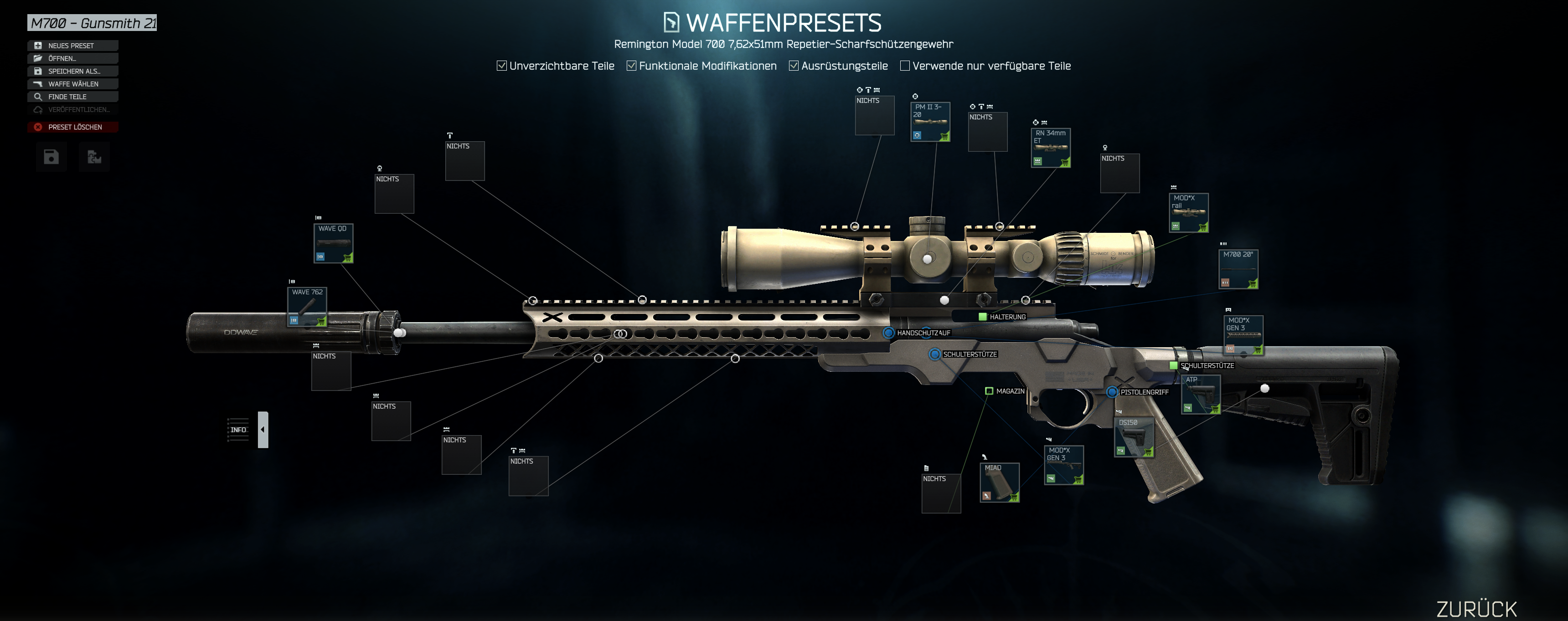Toggle Funktionale Modifikationen checkbox
Viewport: 1568px width, 621px height.
pyautogui.click(x=631, y=66)
